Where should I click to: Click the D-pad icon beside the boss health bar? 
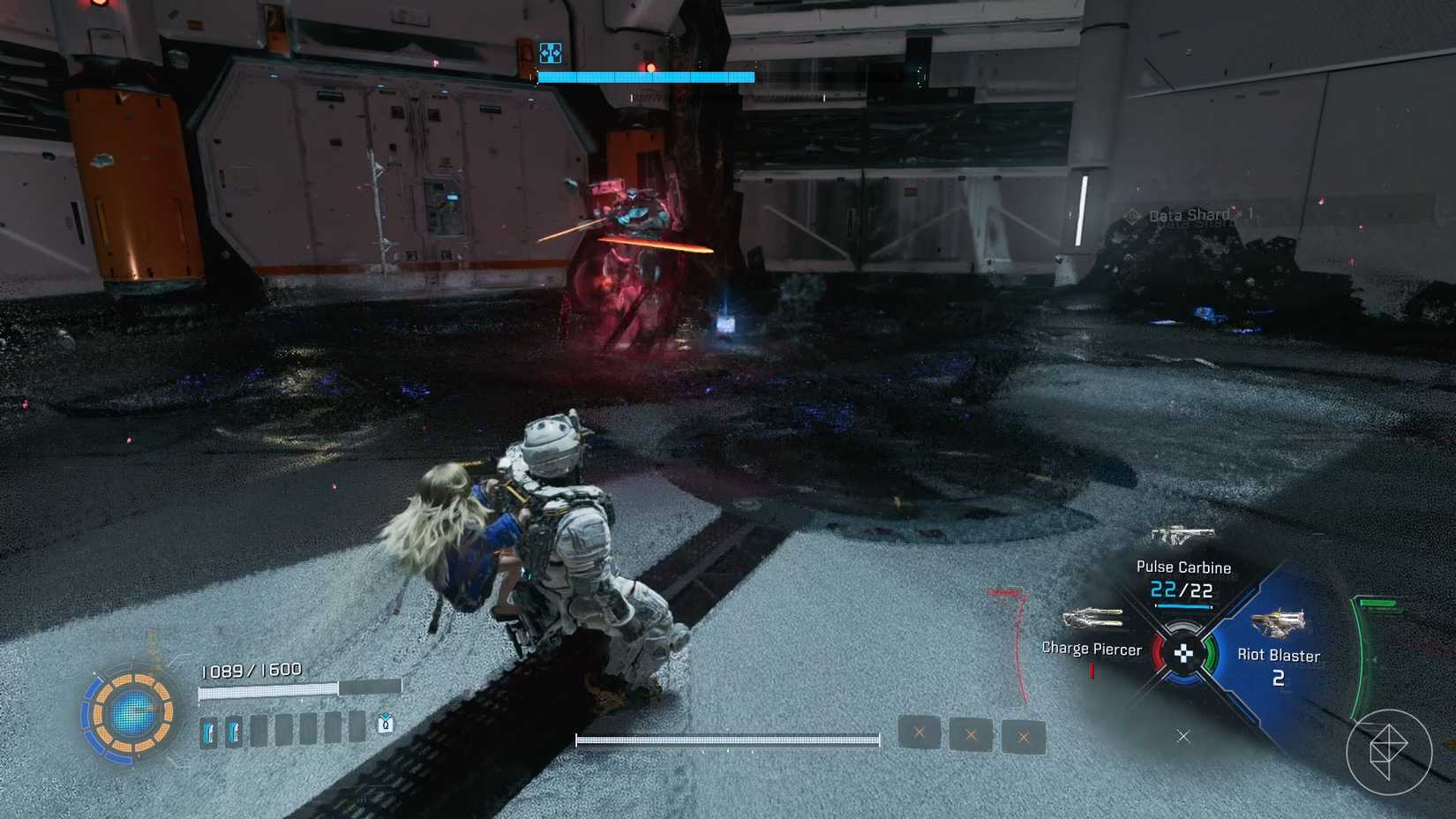coord(551,53)
